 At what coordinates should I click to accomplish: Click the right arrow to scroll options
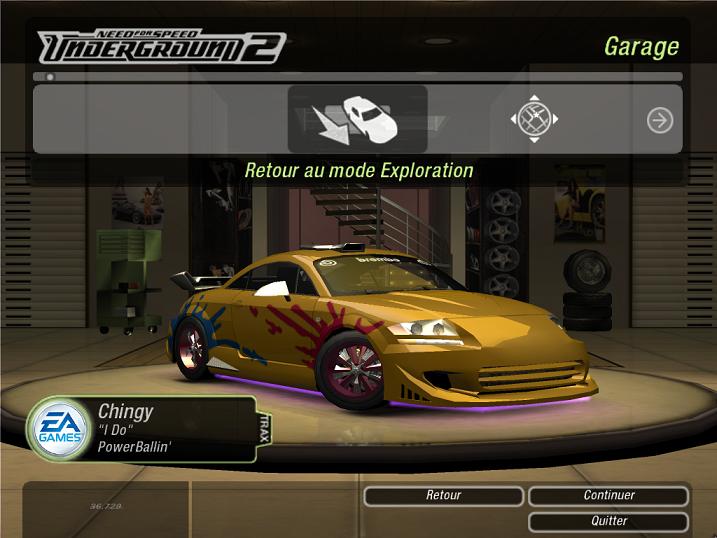(659, 120)
